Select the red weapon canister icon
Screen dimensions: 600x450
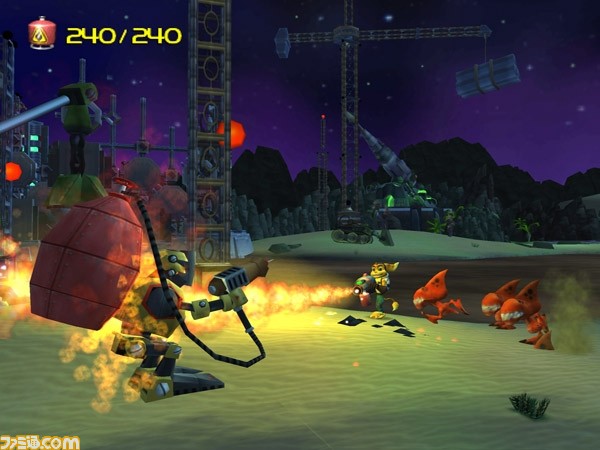pyautogui.click(x=42, y=34)
